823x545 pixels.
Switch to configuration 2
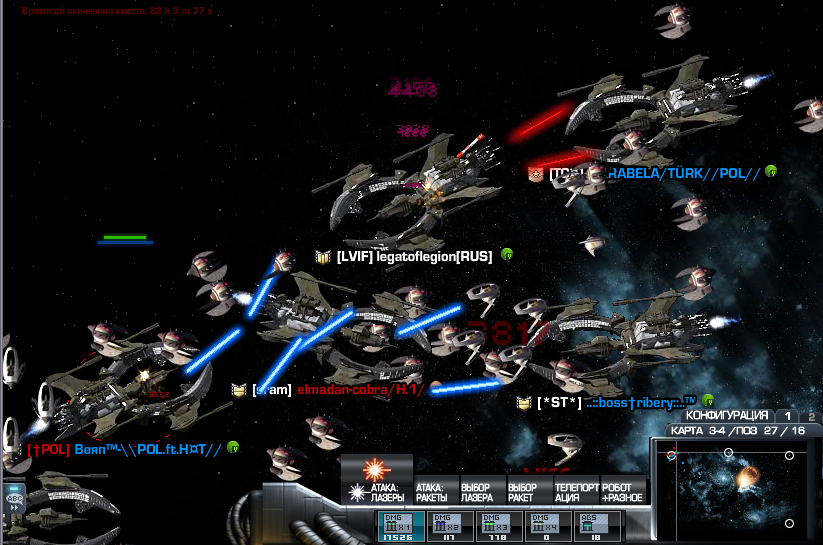click(811, 416)
